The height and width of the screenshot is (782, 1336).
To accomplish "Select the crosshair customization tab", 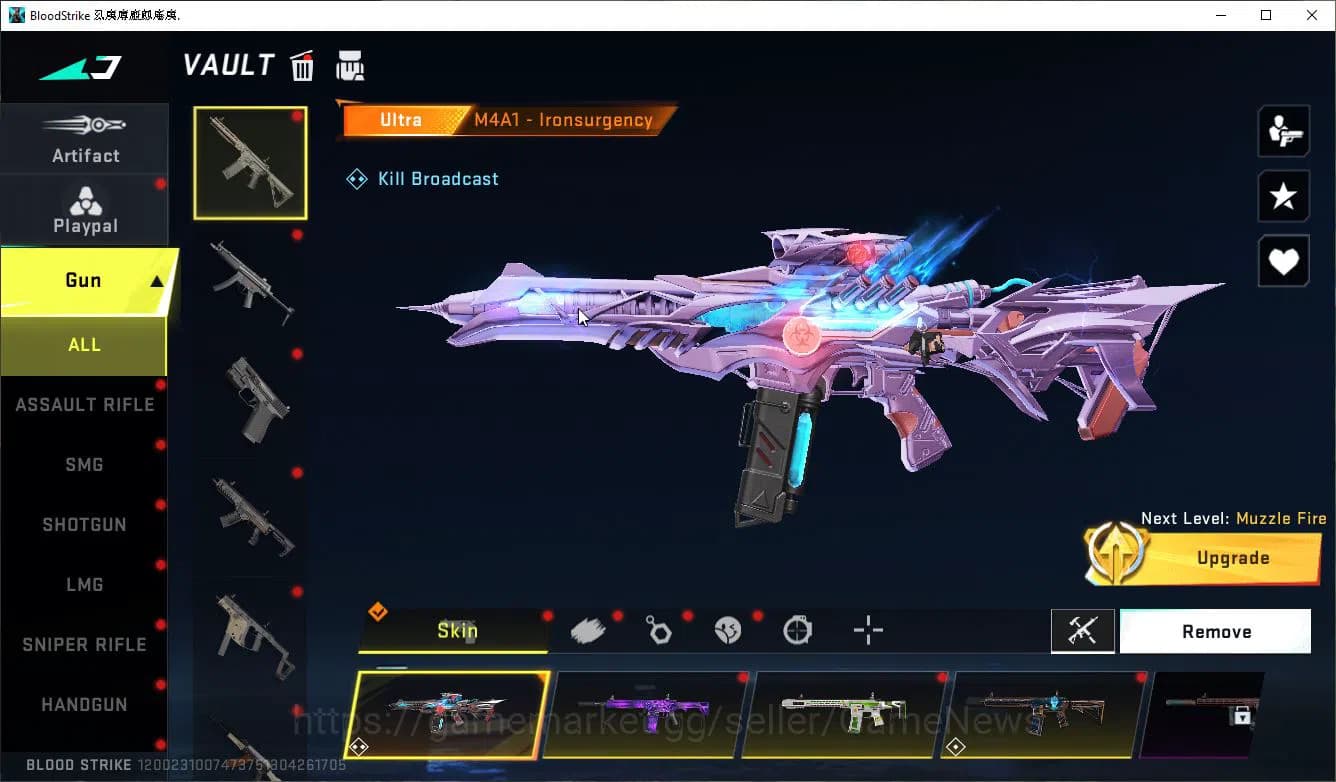I will [x=867, y=630].
